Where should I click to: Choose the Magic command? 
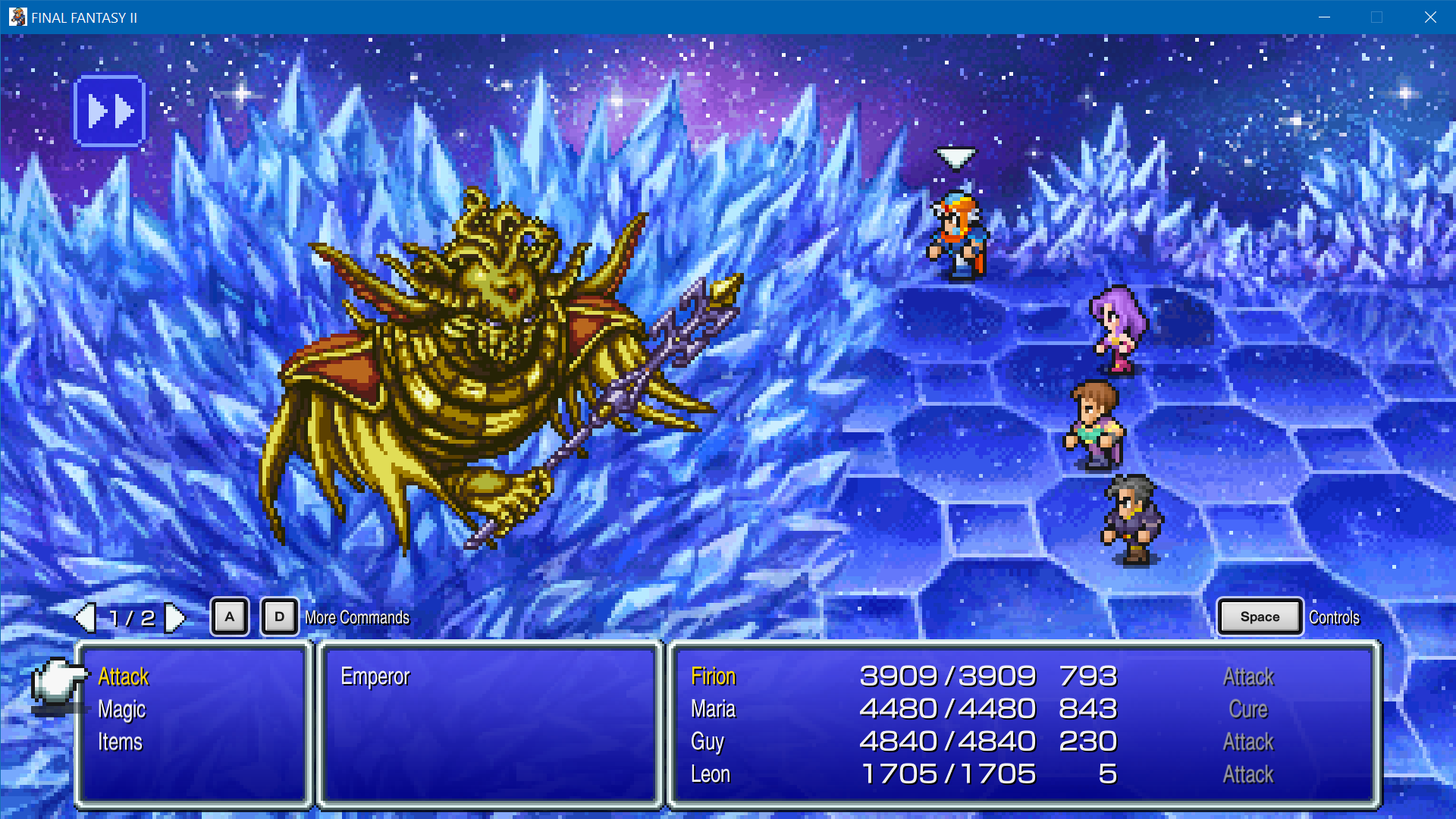coord(121,710)
